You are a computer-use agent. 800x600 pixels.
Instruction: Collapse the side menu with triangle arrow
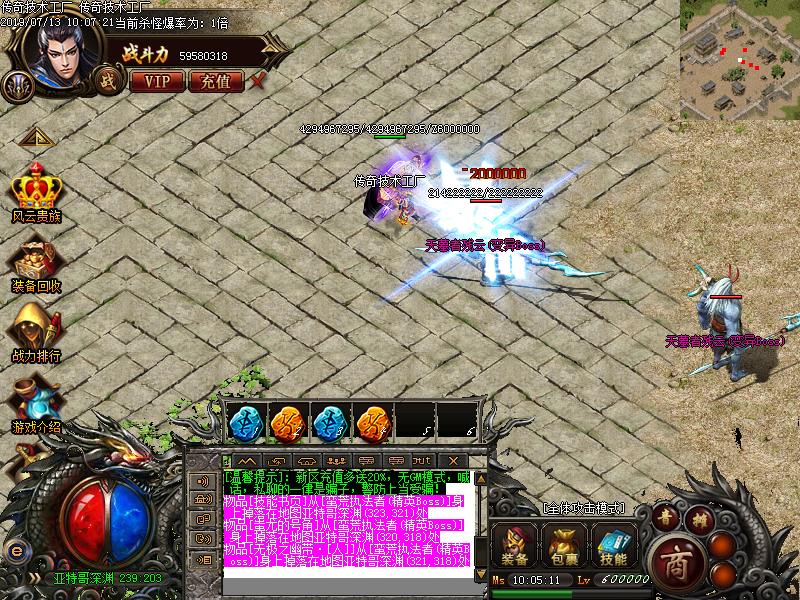(x=37, y=137)
